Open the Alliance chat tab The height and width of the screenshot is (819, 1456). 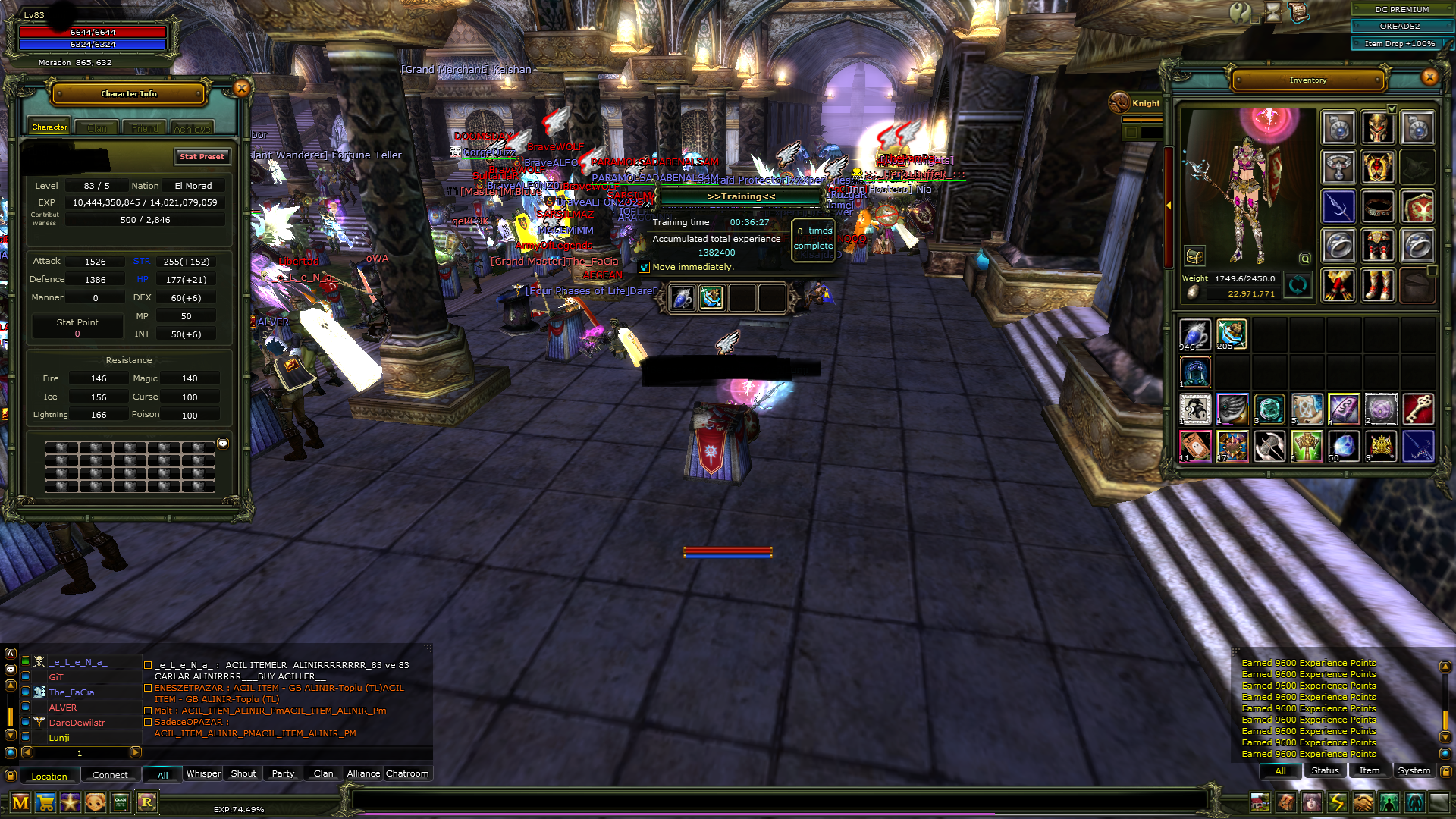pos(363,773)
